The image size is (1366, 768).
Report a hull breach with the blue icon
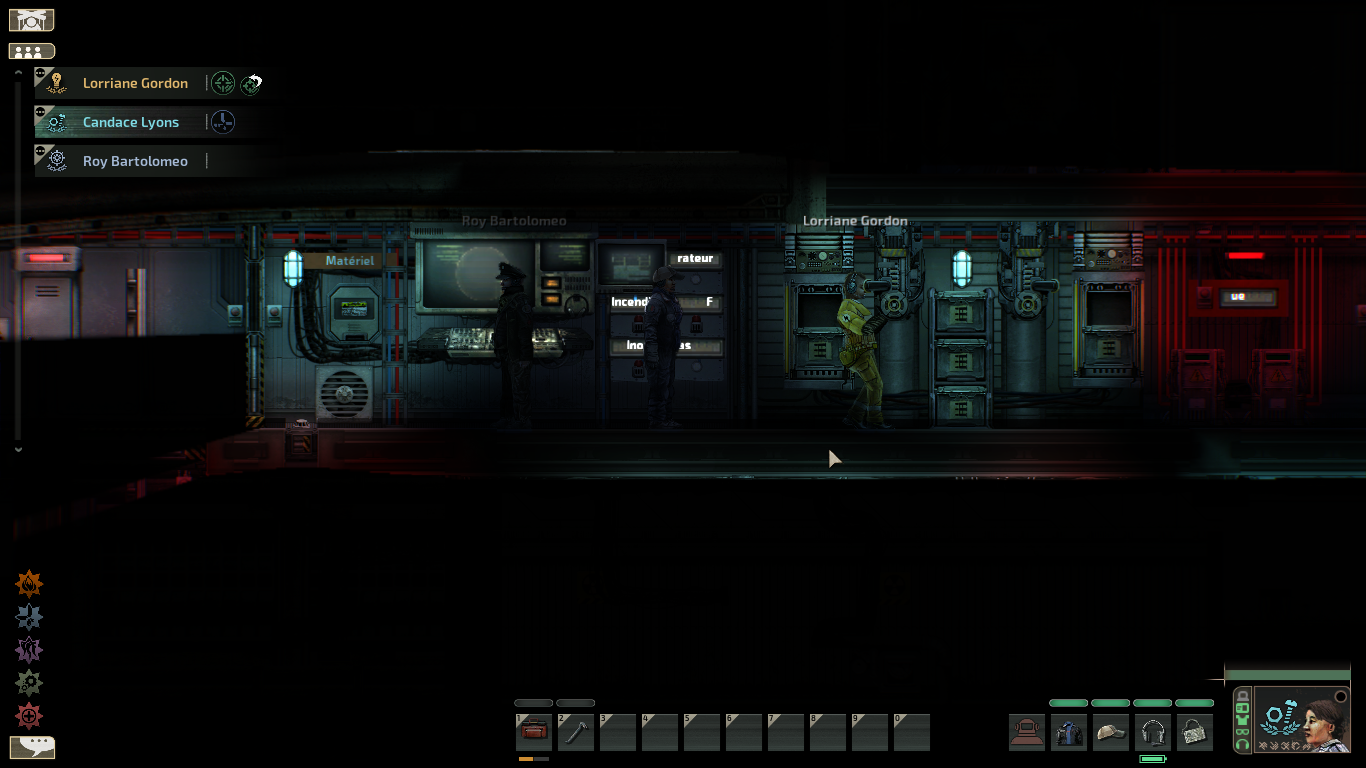(x=29, y=617)
